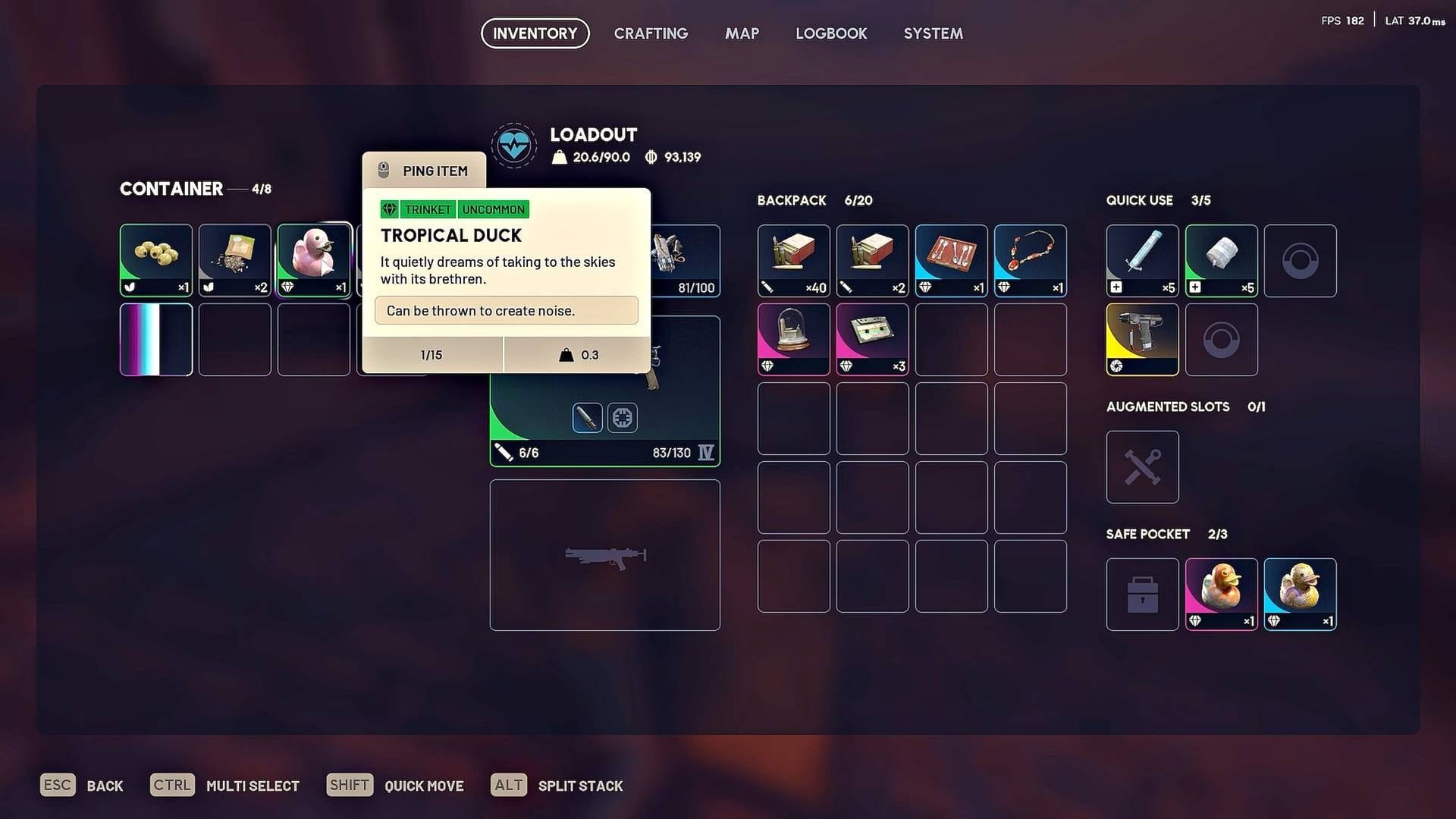
Task: Select the seed packet stack of two
Action: (235, 259)
